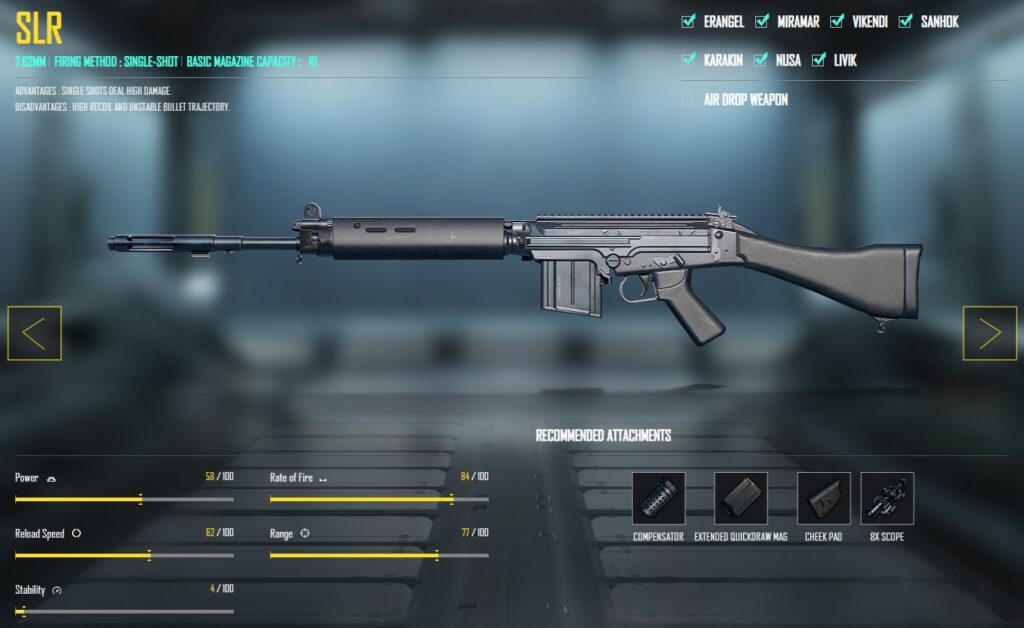Select the 8x Scope attachment icon
The width and height of the screenshot is (1024, 628).
(887, 498)
